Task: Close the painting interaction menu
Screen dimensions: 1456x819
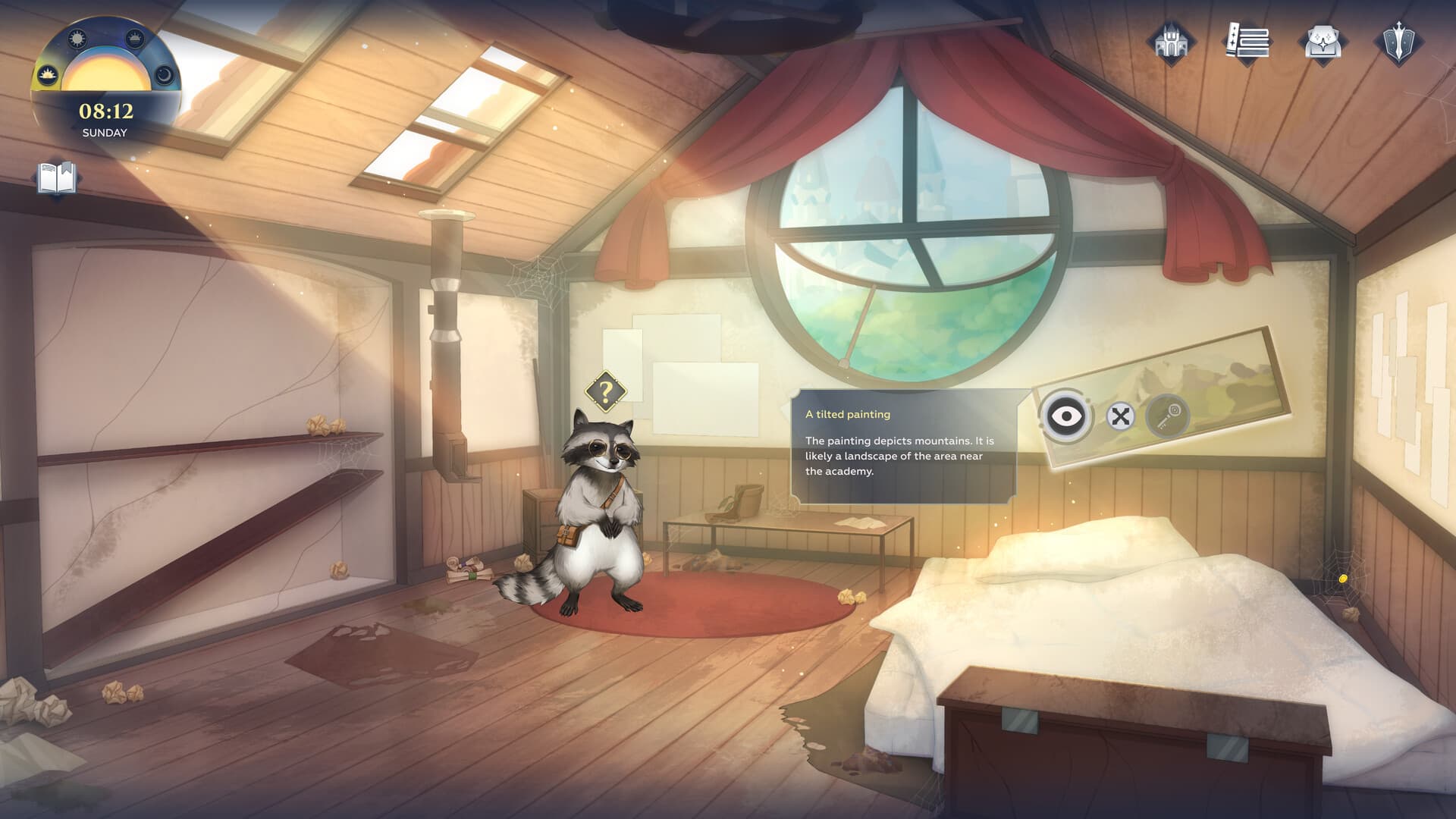Action: tap(1120, 416)
